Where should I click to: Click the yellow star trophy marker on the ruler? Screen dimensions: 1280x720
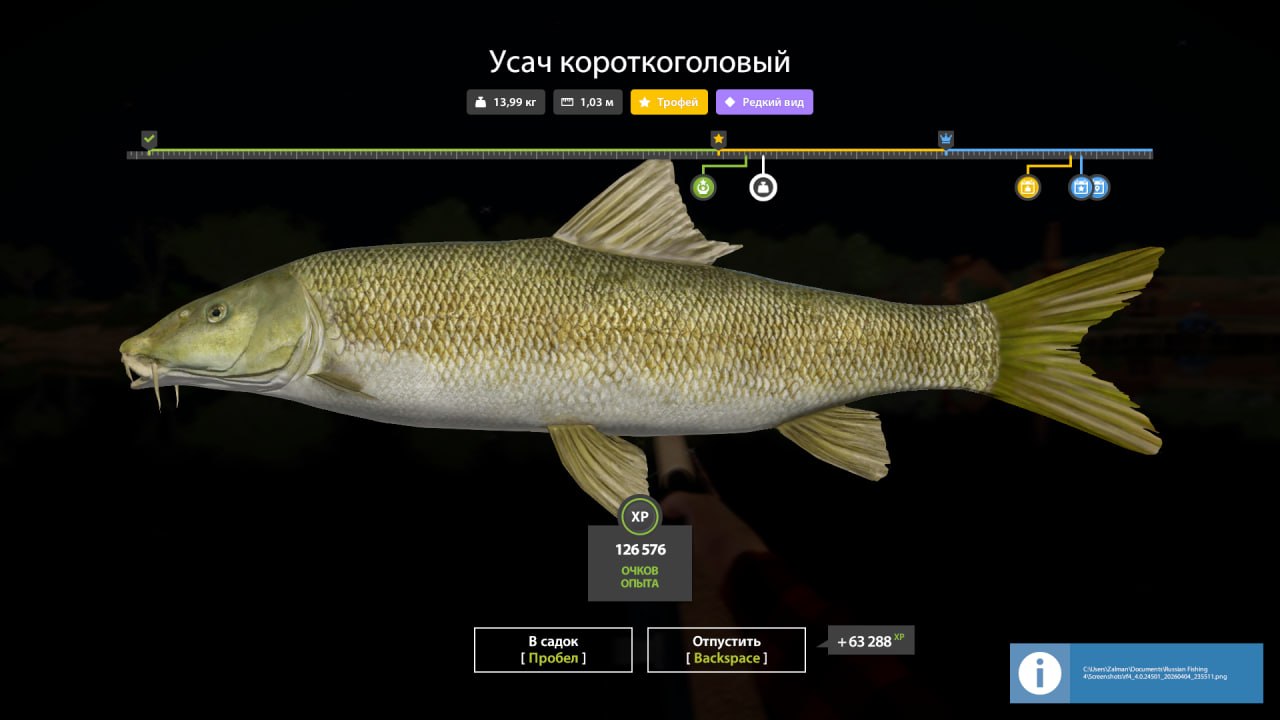(718, 138)
